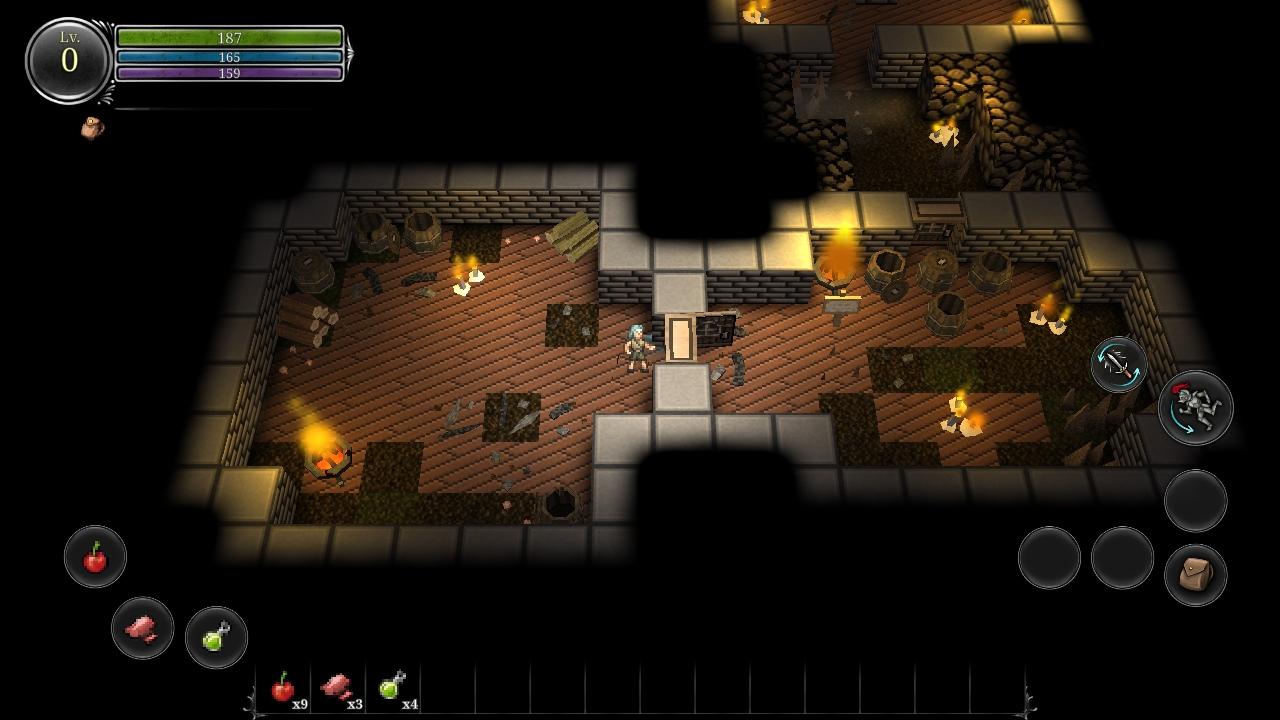Drink from the round green potion button

216,637
